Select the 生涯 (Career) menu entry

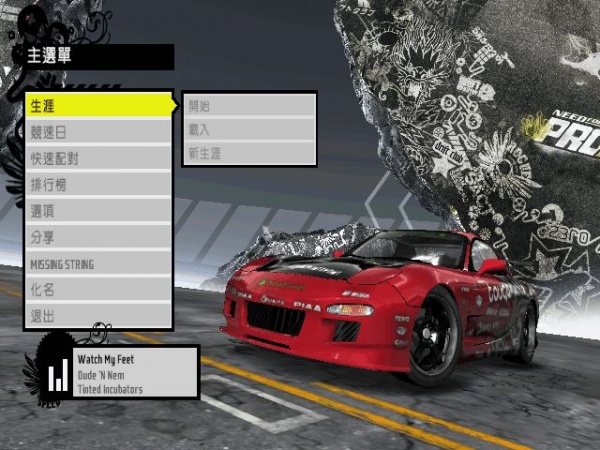98,105
